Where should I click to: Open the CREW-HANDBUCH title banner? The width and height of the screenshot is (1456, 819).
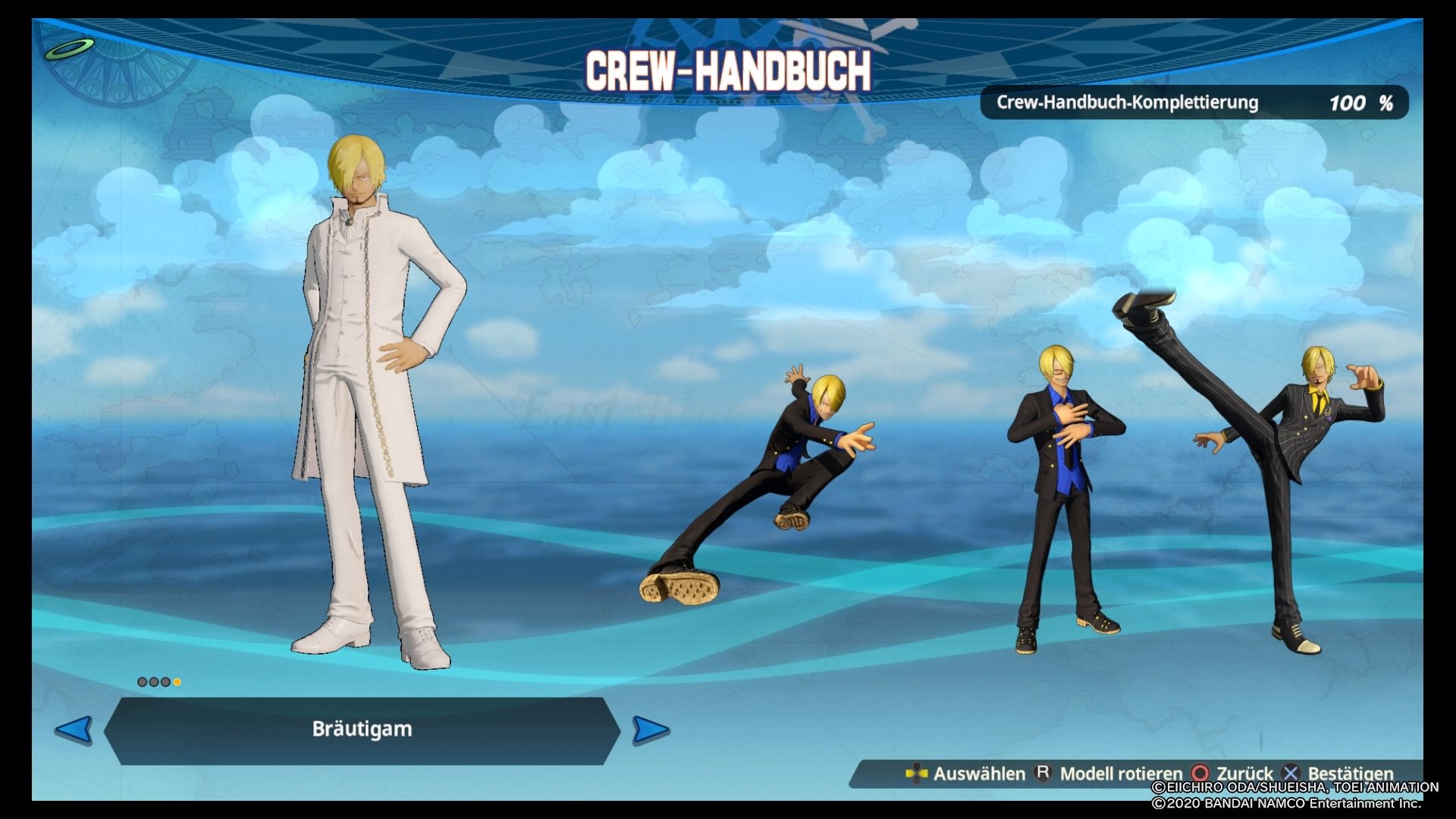tap(728, 72)
